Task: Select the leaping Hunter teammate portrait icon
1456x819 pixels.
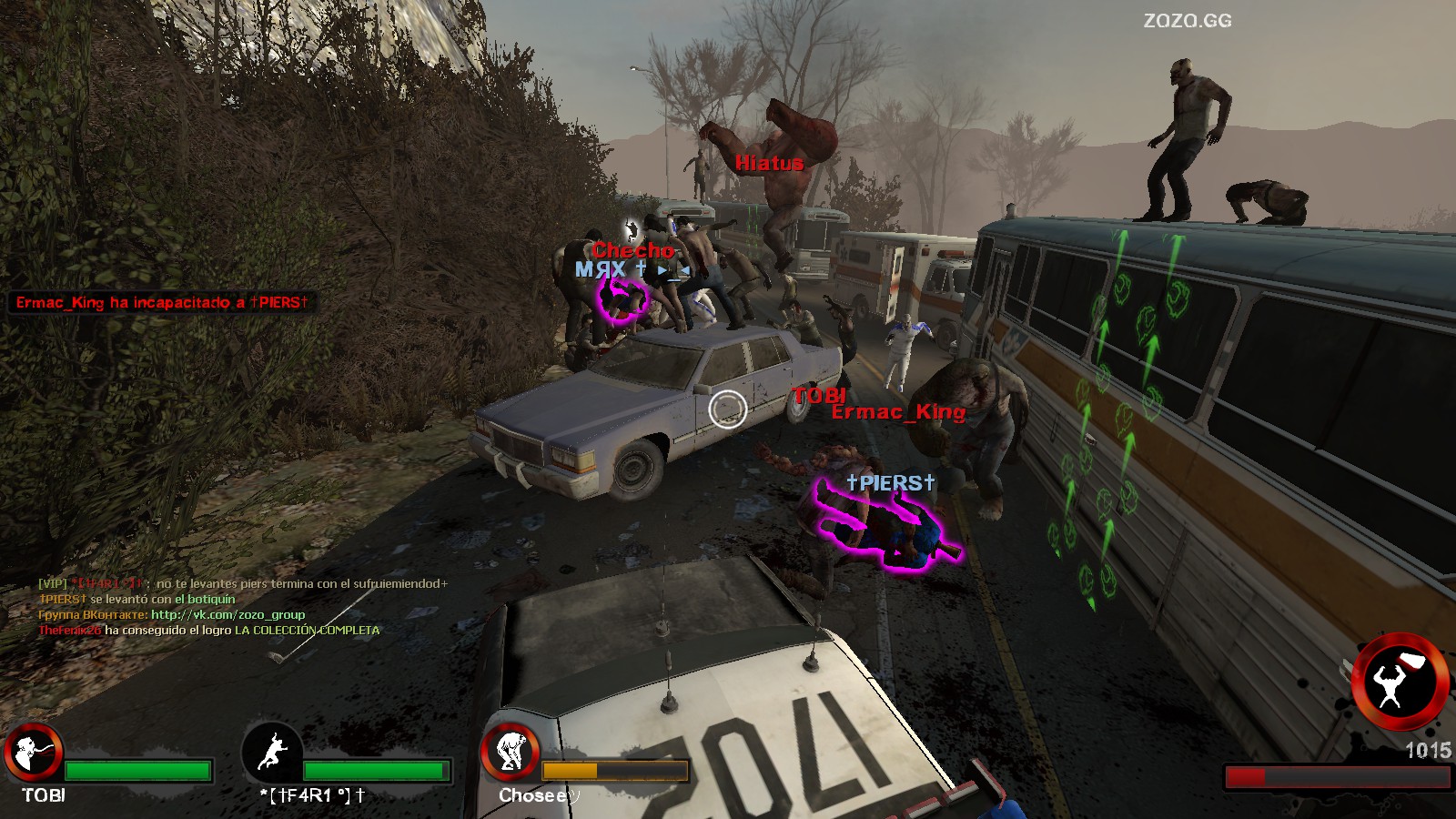Action: click(x=272, y=753)
